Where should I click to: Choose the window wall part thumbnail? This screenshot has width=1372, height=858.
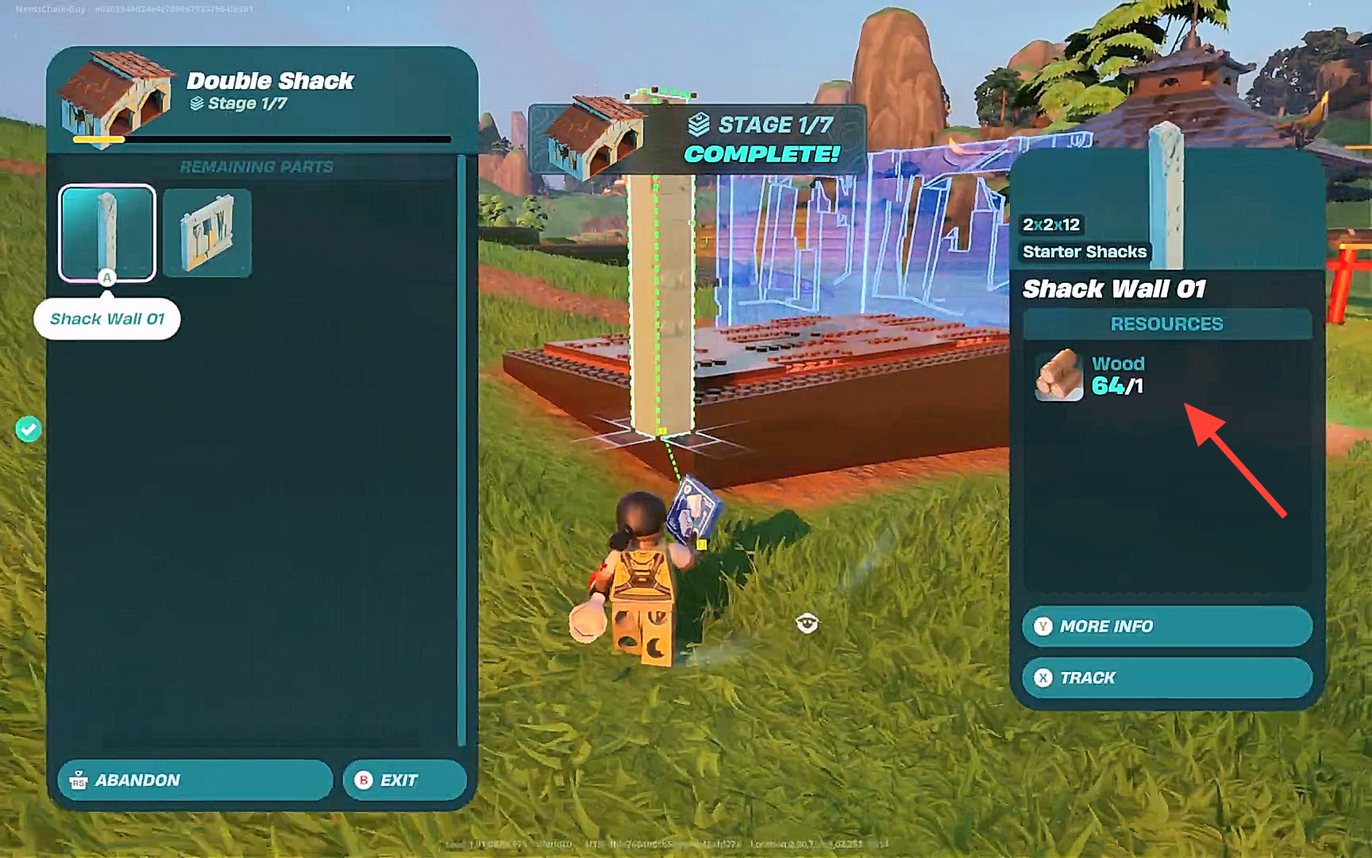coord(207,232)
